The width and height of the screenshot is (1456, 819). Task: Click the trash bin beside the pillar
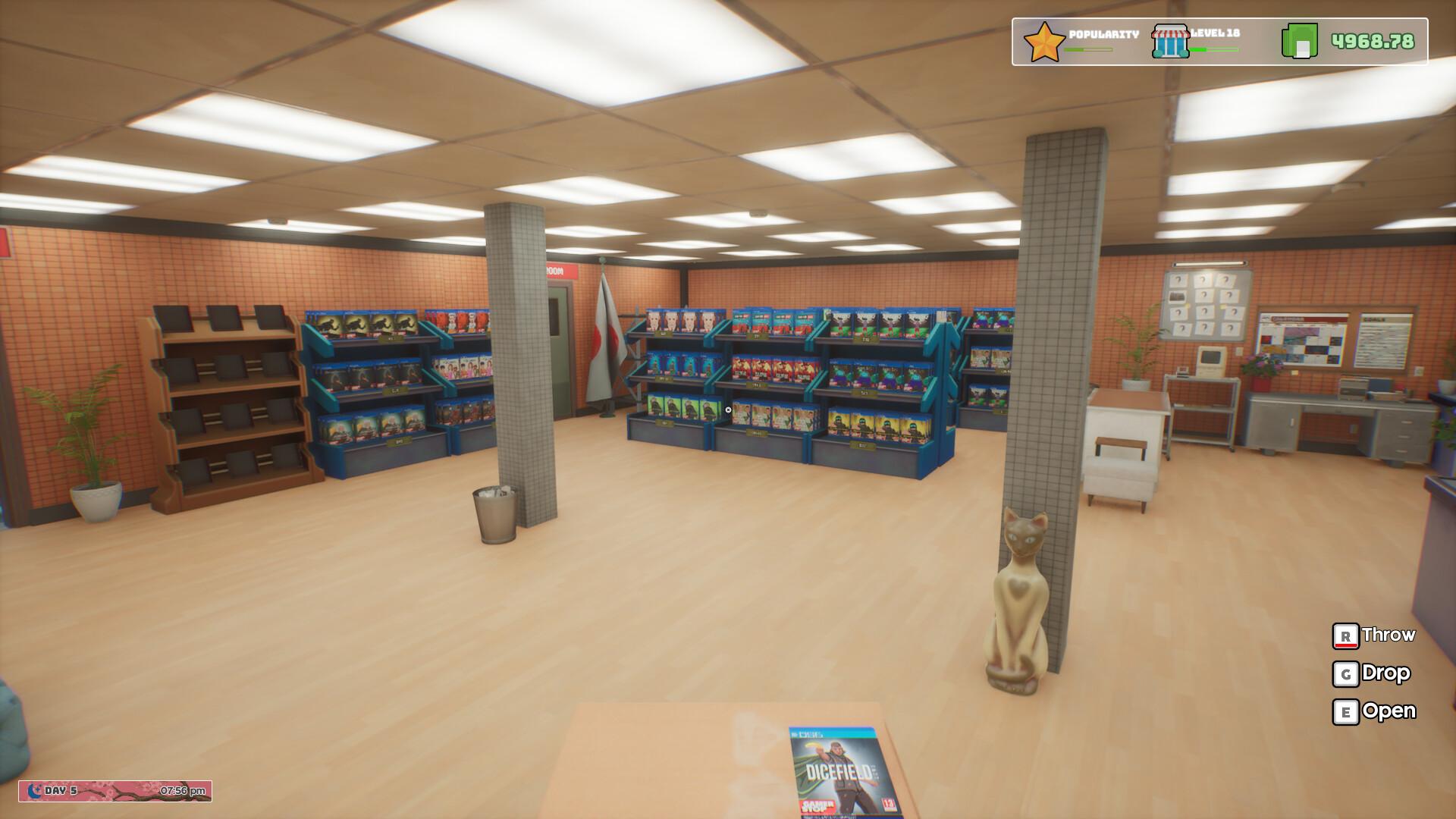[493, 516]
